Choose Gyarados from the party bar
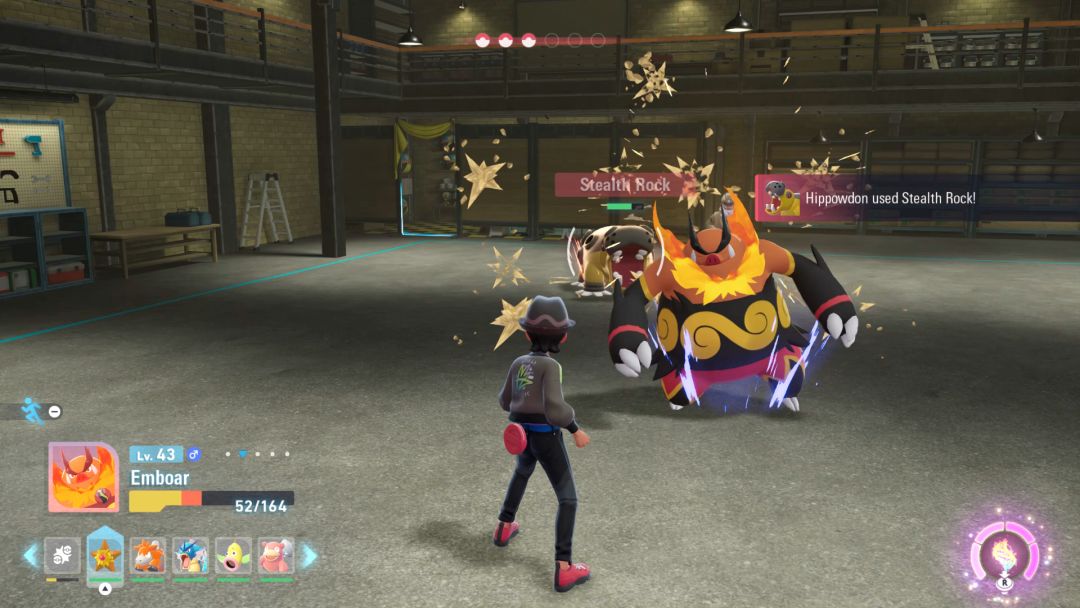1080x608 pixels. click(190, 555)
